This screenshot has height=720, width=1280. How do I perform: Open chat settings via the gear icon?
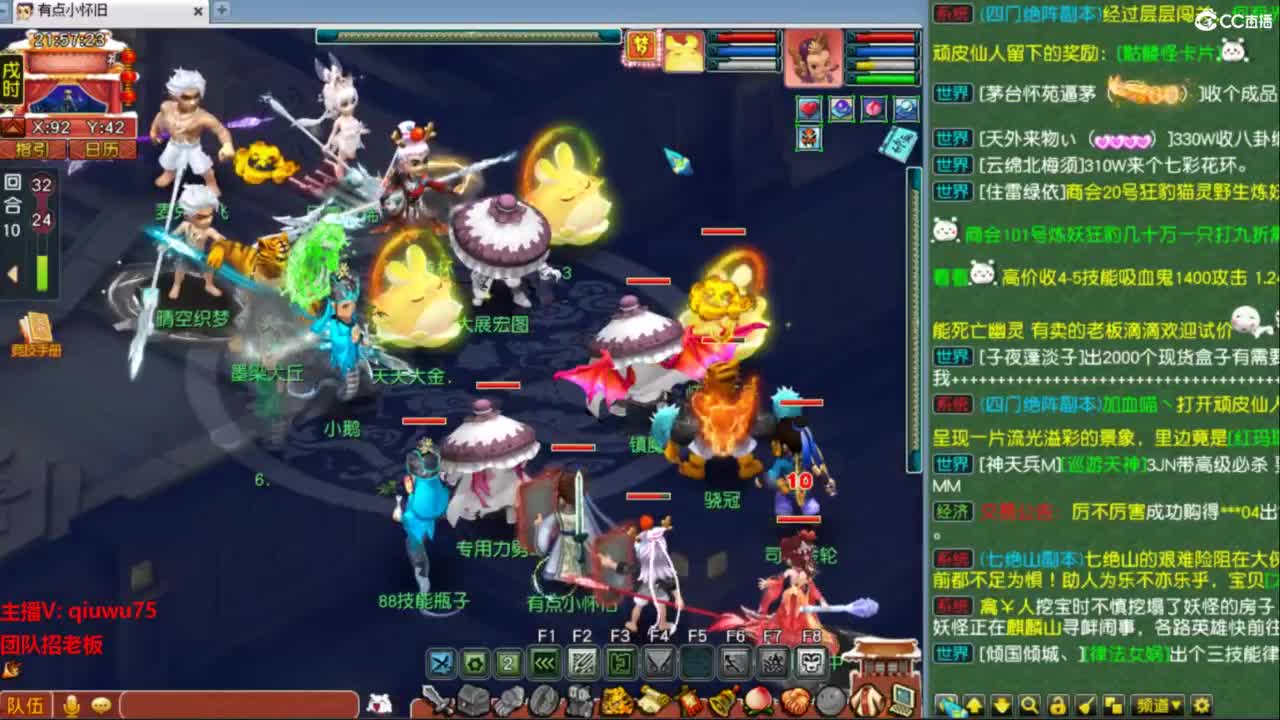click(1202, 703)
